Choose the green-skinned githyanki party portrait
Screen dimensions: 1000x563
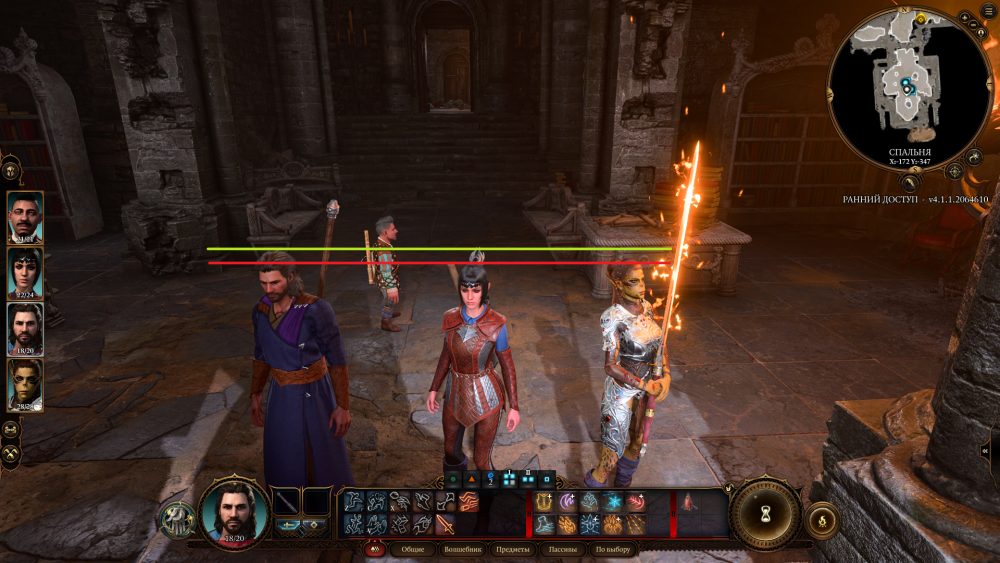tap(25, 385)
